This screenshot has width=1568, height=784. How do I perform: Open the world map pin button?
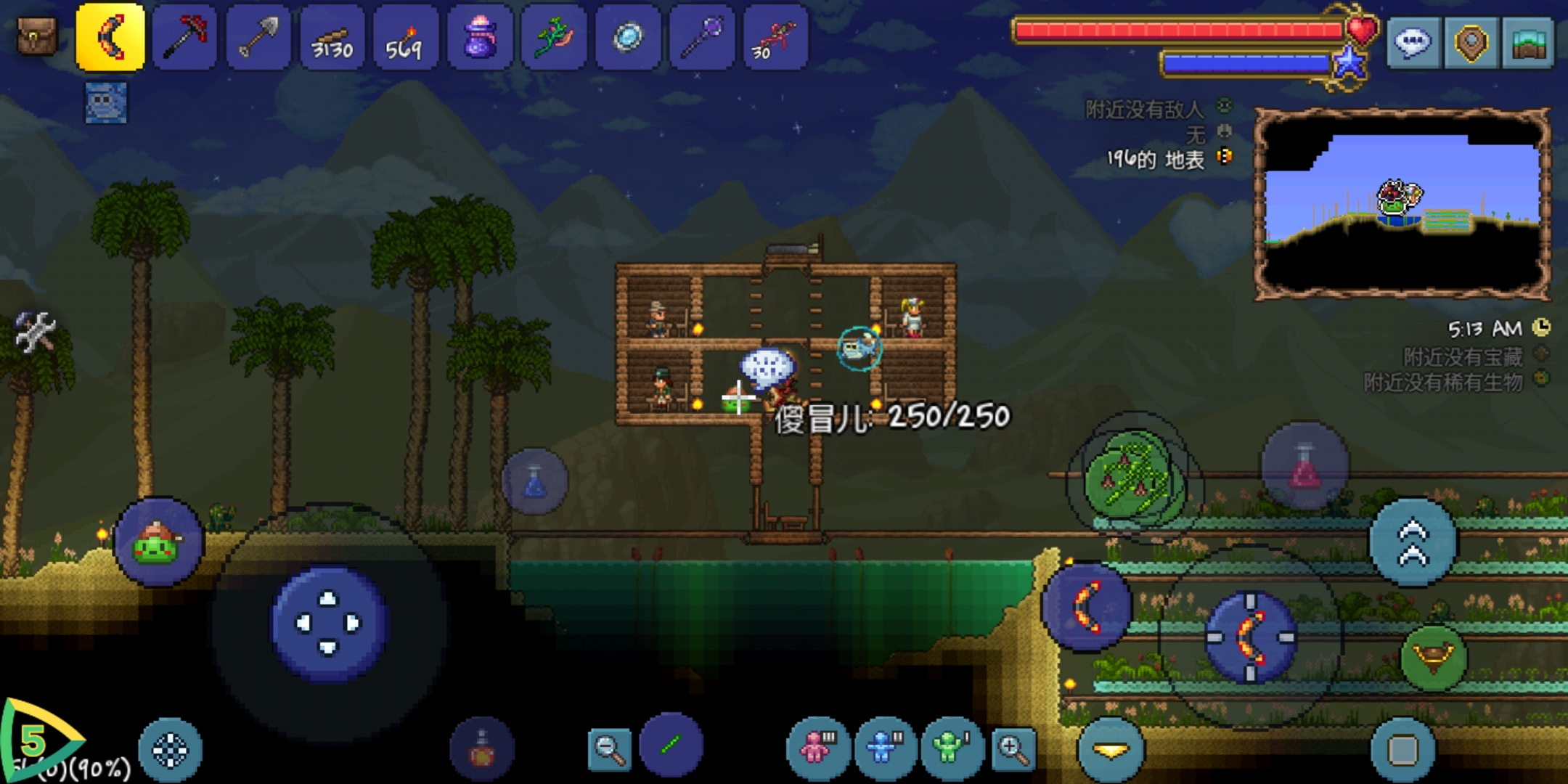1471,42
